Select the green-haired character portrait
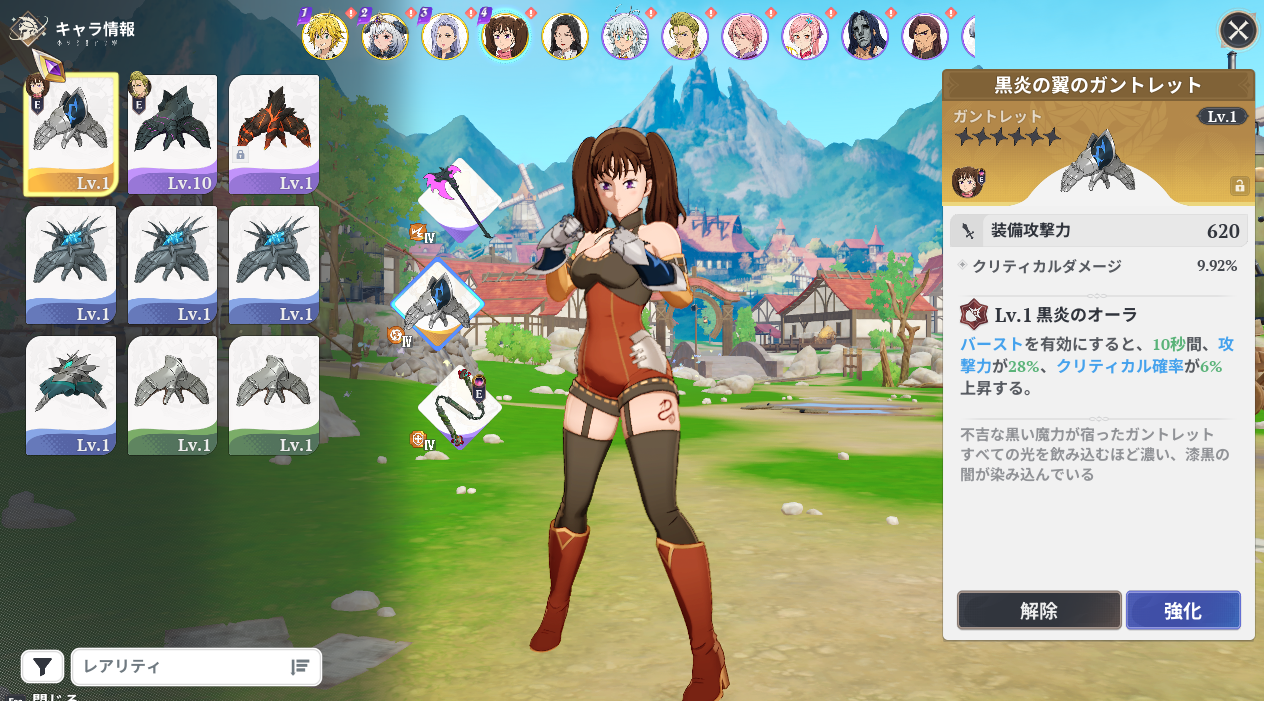The image size is (1264, 701). tap(685, 37)
